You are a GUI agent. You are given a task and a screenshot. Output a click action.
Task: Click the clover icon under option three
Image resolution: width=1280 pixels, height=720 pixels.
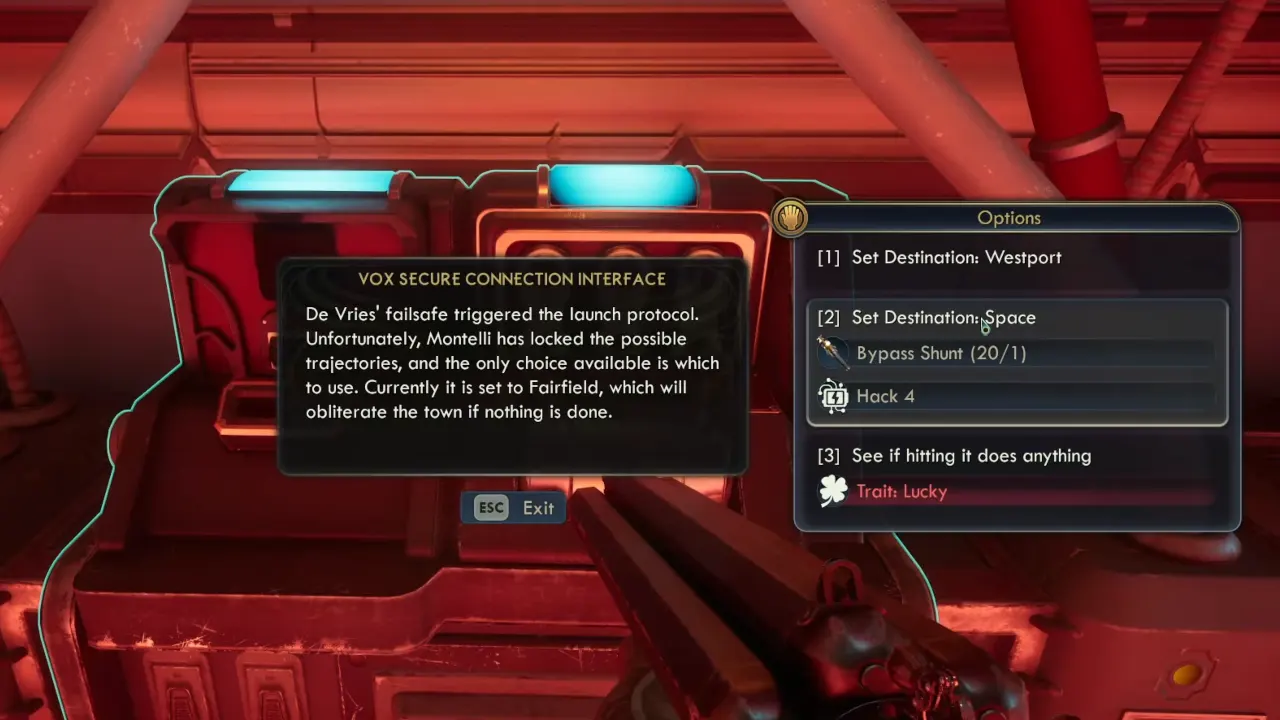[x=833, y=491]
